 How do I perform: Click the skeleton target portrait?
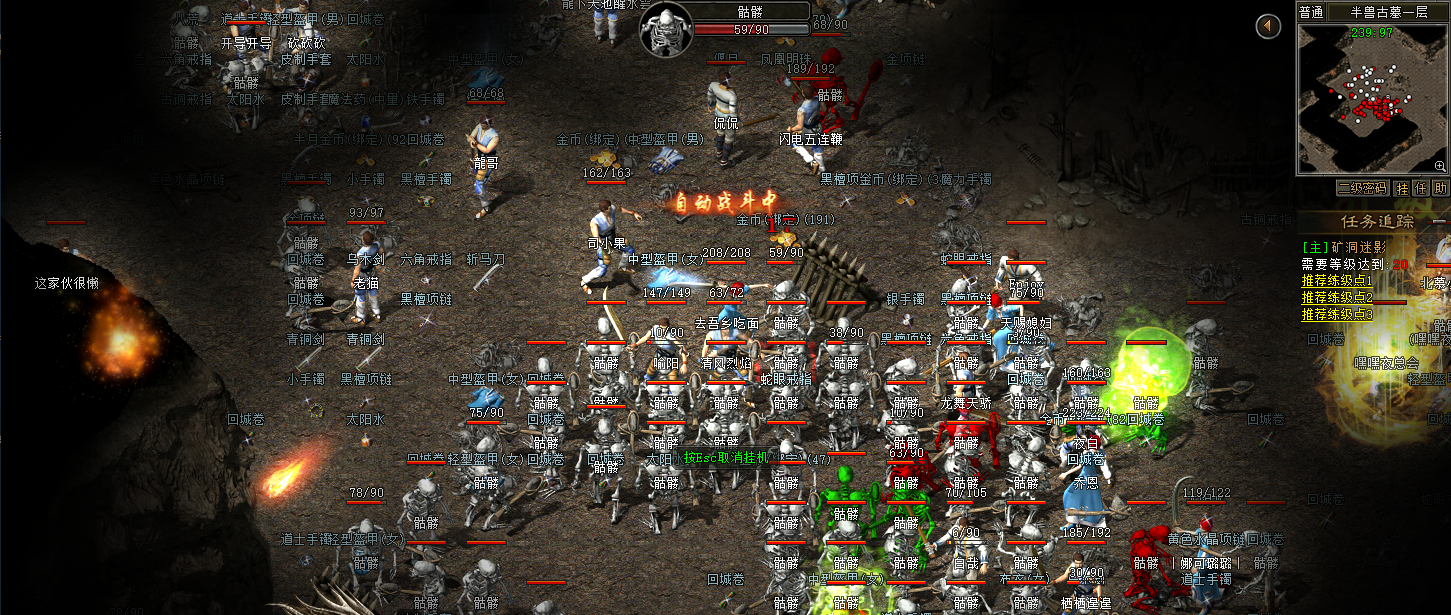[x=665, y=28]
